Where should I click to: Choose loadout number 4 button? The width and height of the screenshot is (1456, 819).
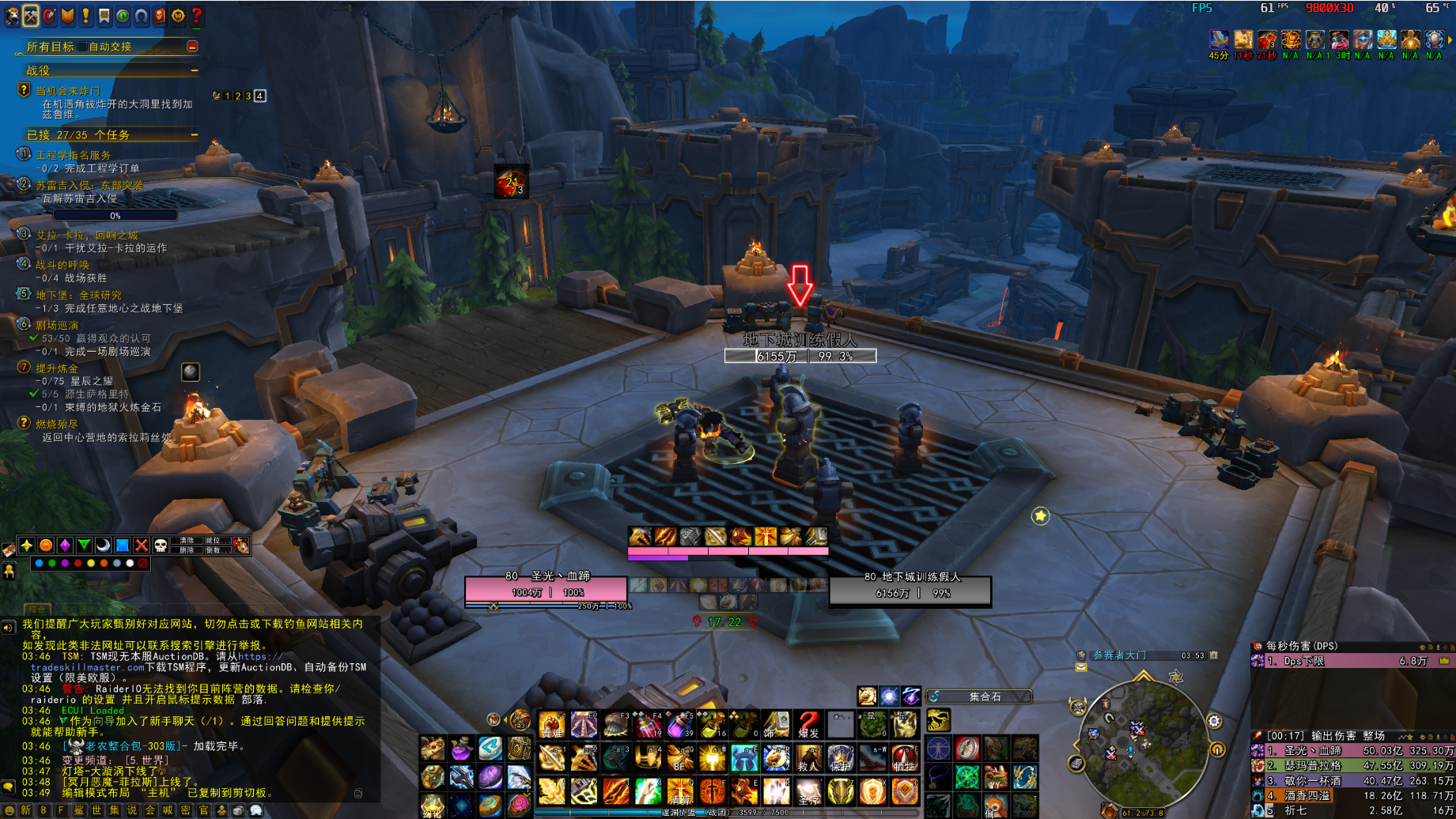tap(259, 96)
